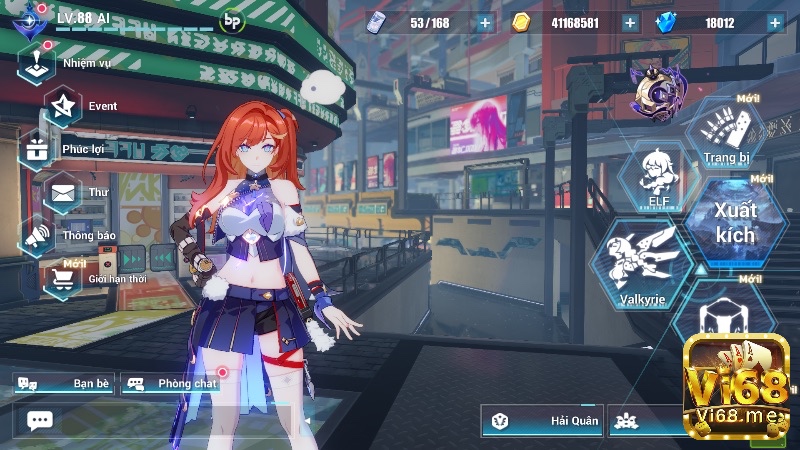Open the ELF hexagon menu
The height and width of the screenshot is (450, 800).
[658, 178]
